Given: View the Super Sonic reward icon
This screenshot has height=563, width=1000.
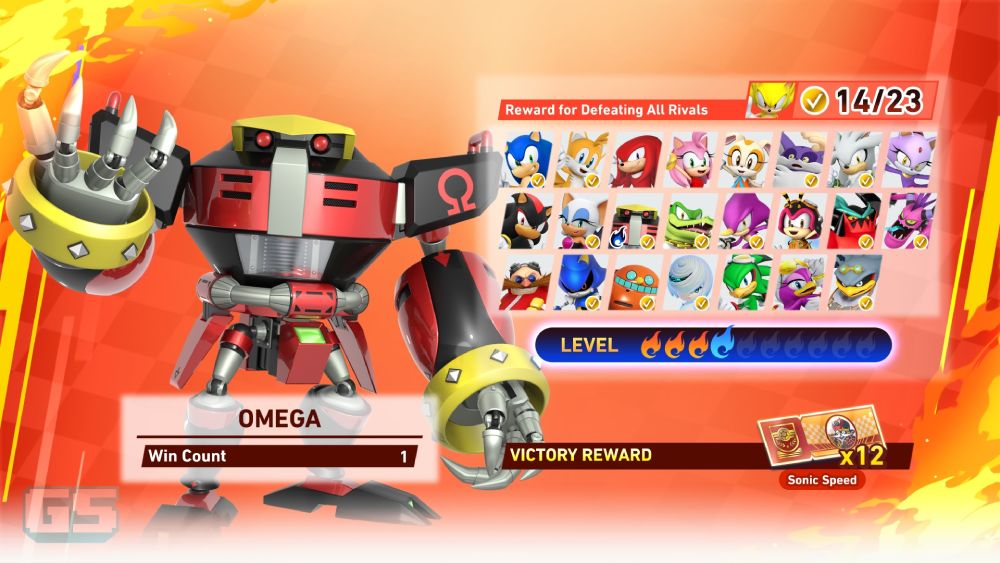Looking at the screenshot, I should [x=770, y=100].
